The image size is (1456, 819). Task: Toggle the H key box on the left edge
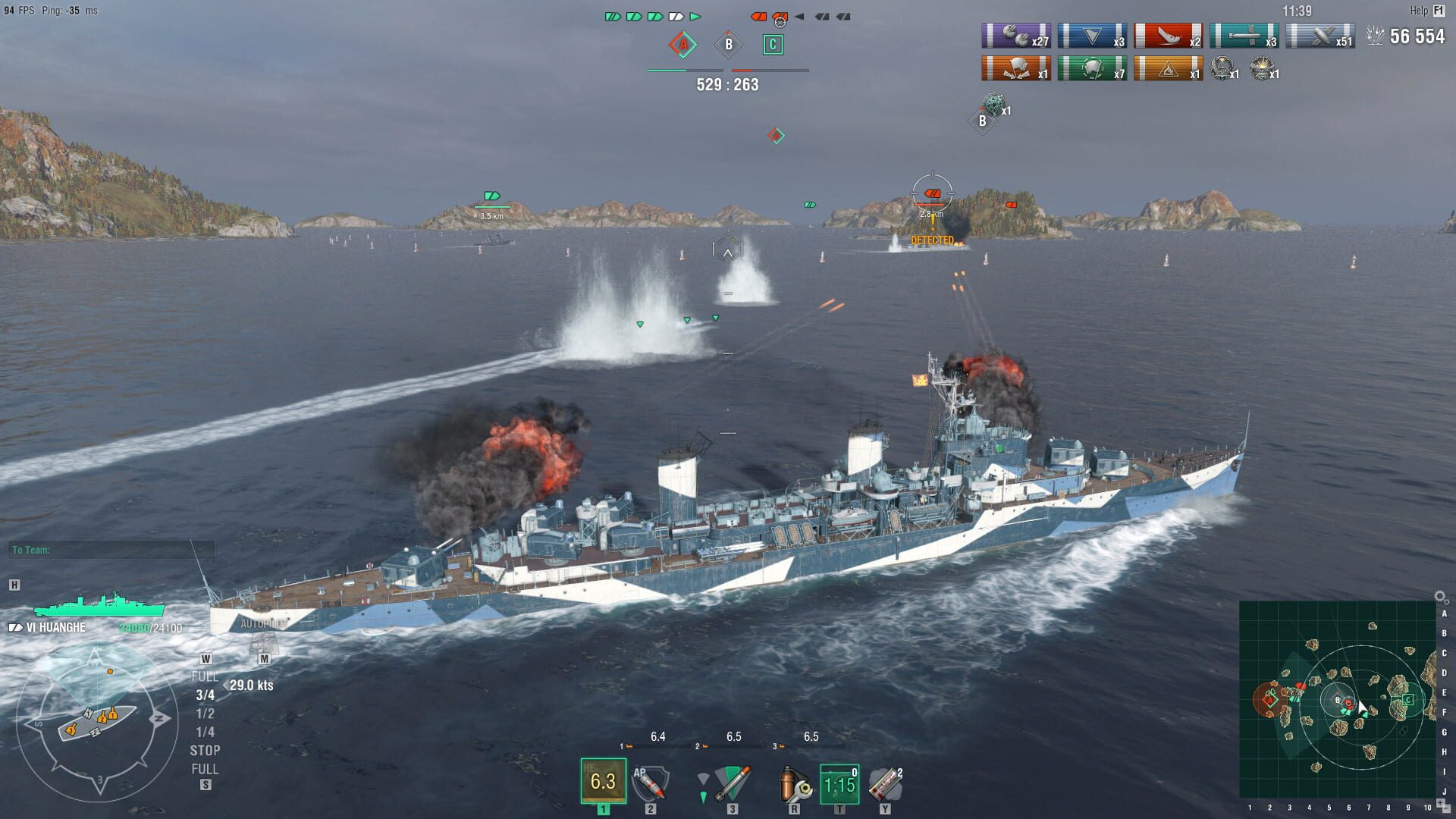click(14, 584)
